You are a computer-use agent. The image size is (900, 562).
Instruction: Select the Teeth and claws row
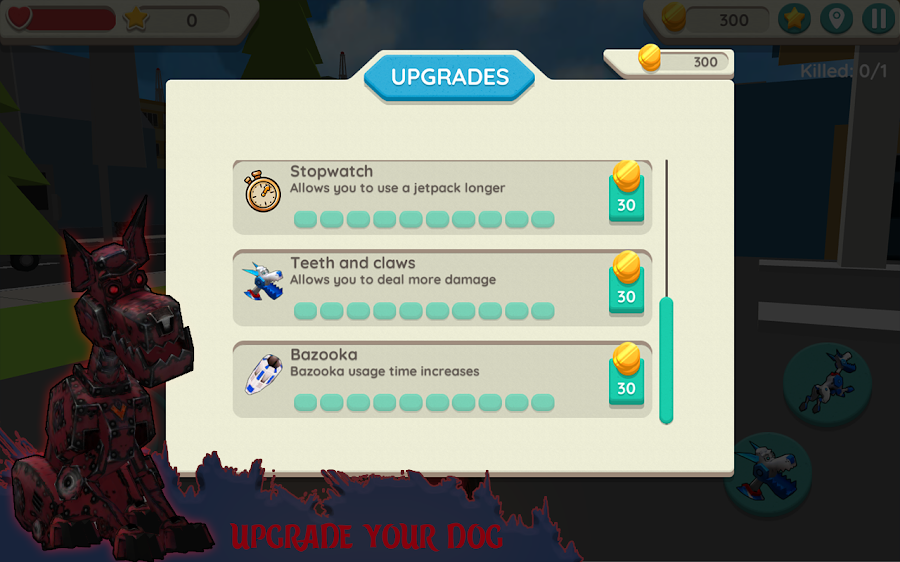[420, 288]
